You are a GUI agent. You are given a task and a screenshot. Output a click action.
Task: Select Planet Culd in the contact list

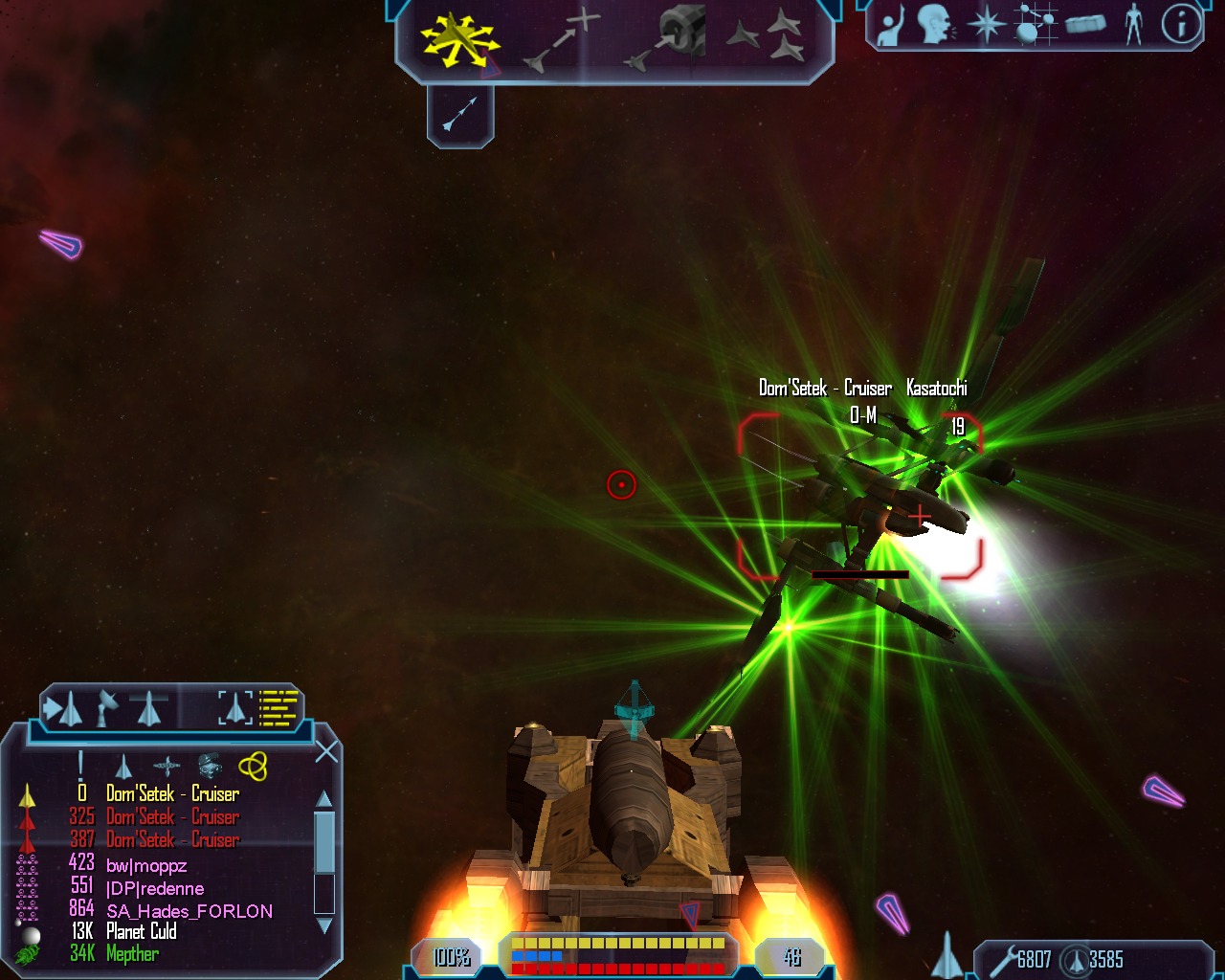(x=142, y=932)
